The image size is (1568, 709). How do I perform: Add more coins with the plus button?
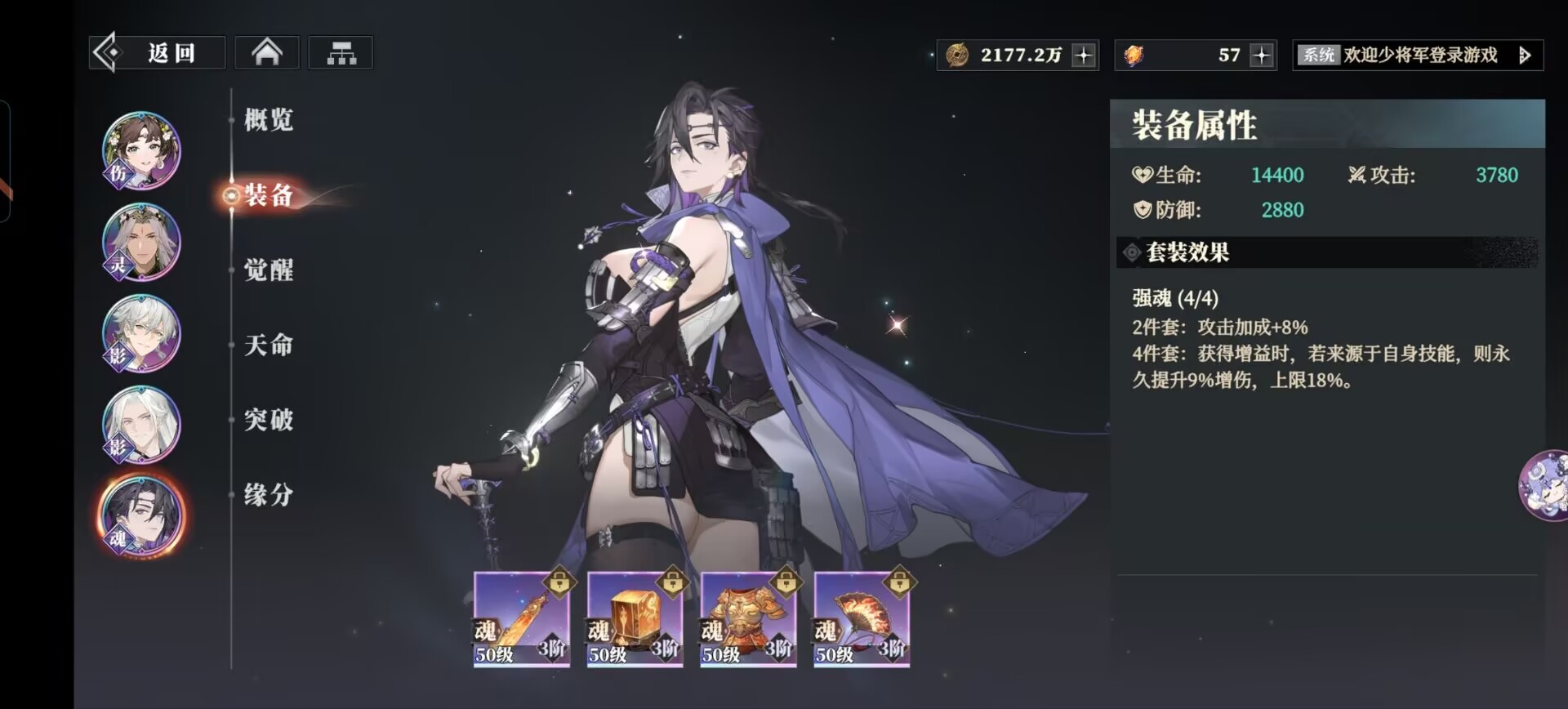tap(1084, 56)
